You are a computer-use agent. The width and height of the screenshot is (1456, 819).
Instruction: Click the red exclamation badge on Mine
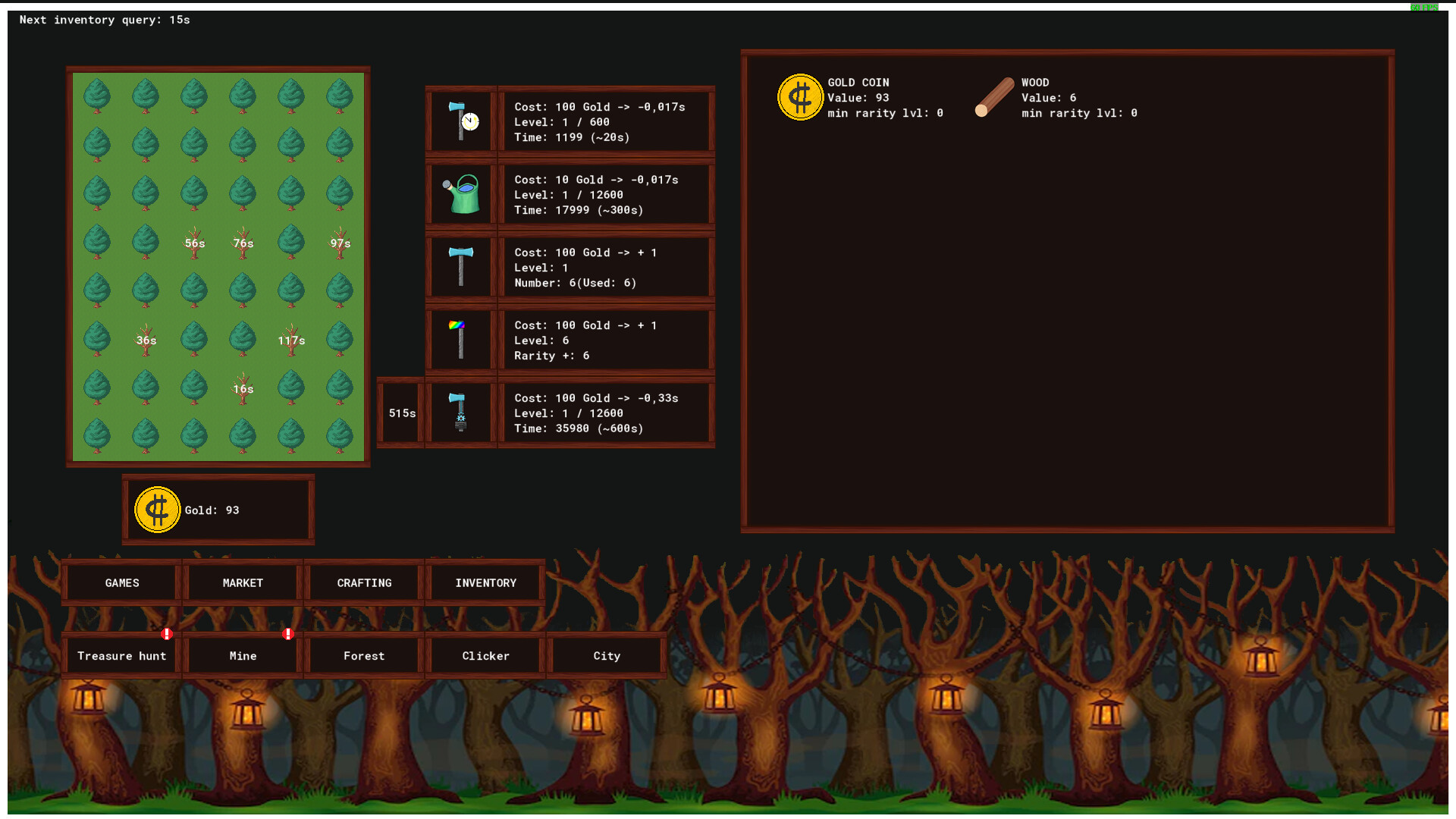point(287,633)
